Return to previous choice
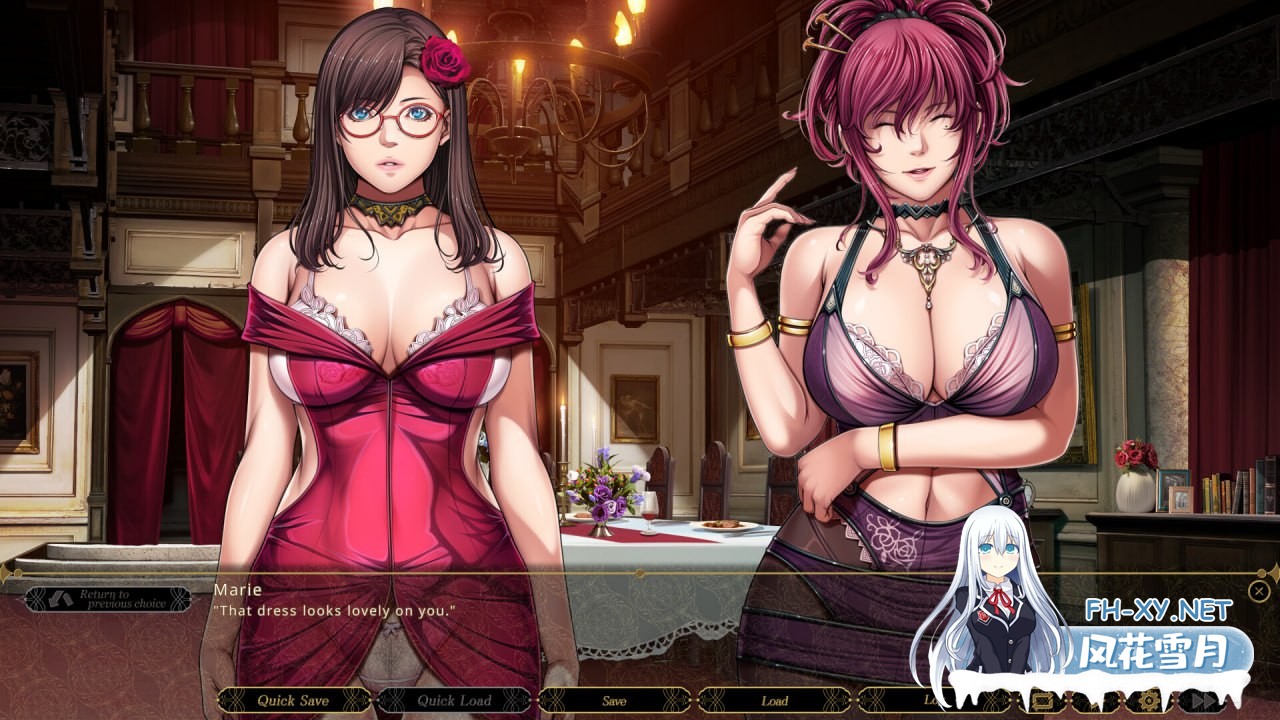 [108, 599]
